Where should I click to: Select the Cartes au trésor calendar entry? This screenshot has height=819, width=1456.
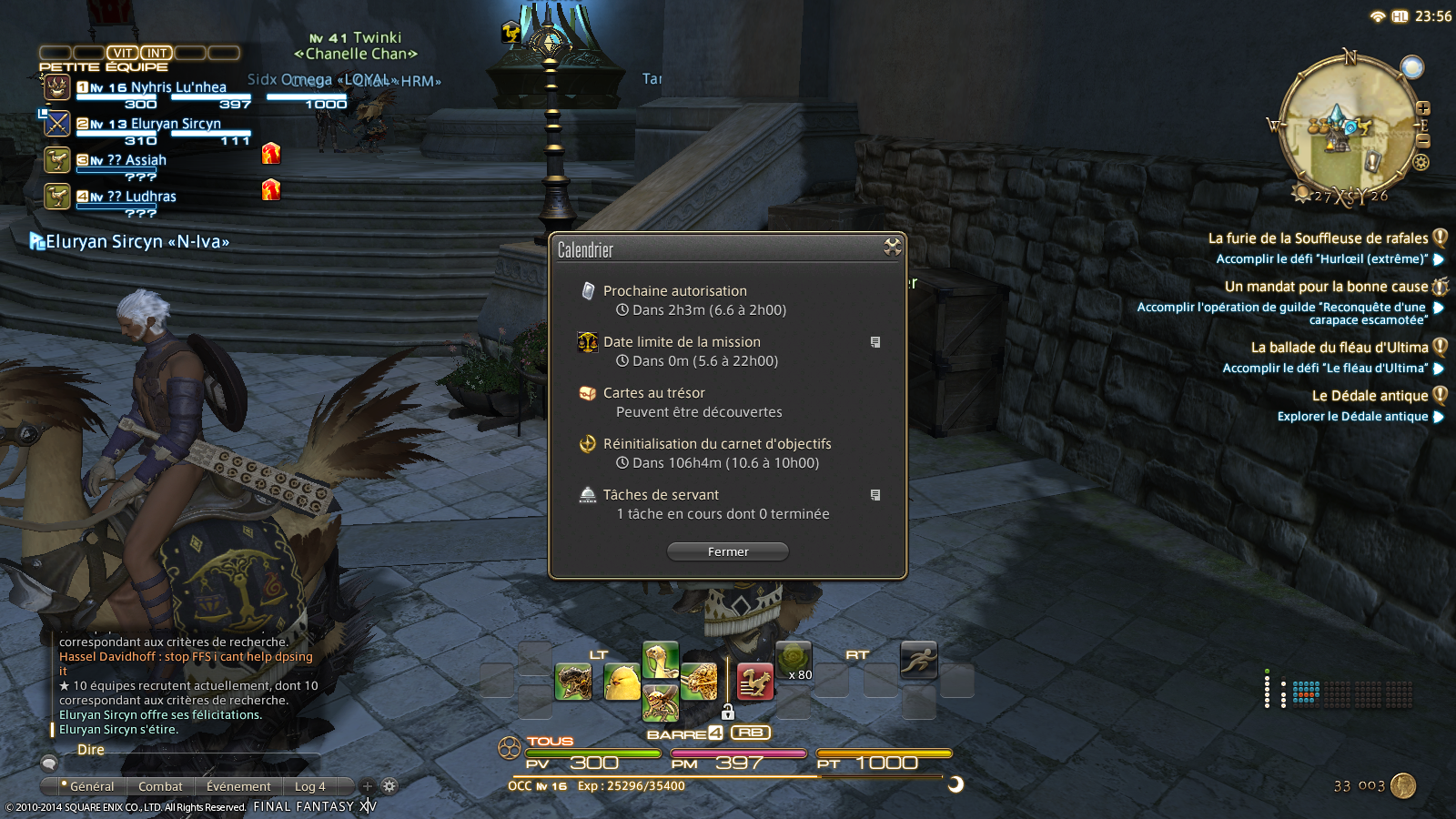pyautogui.click(x=653, y=393)
